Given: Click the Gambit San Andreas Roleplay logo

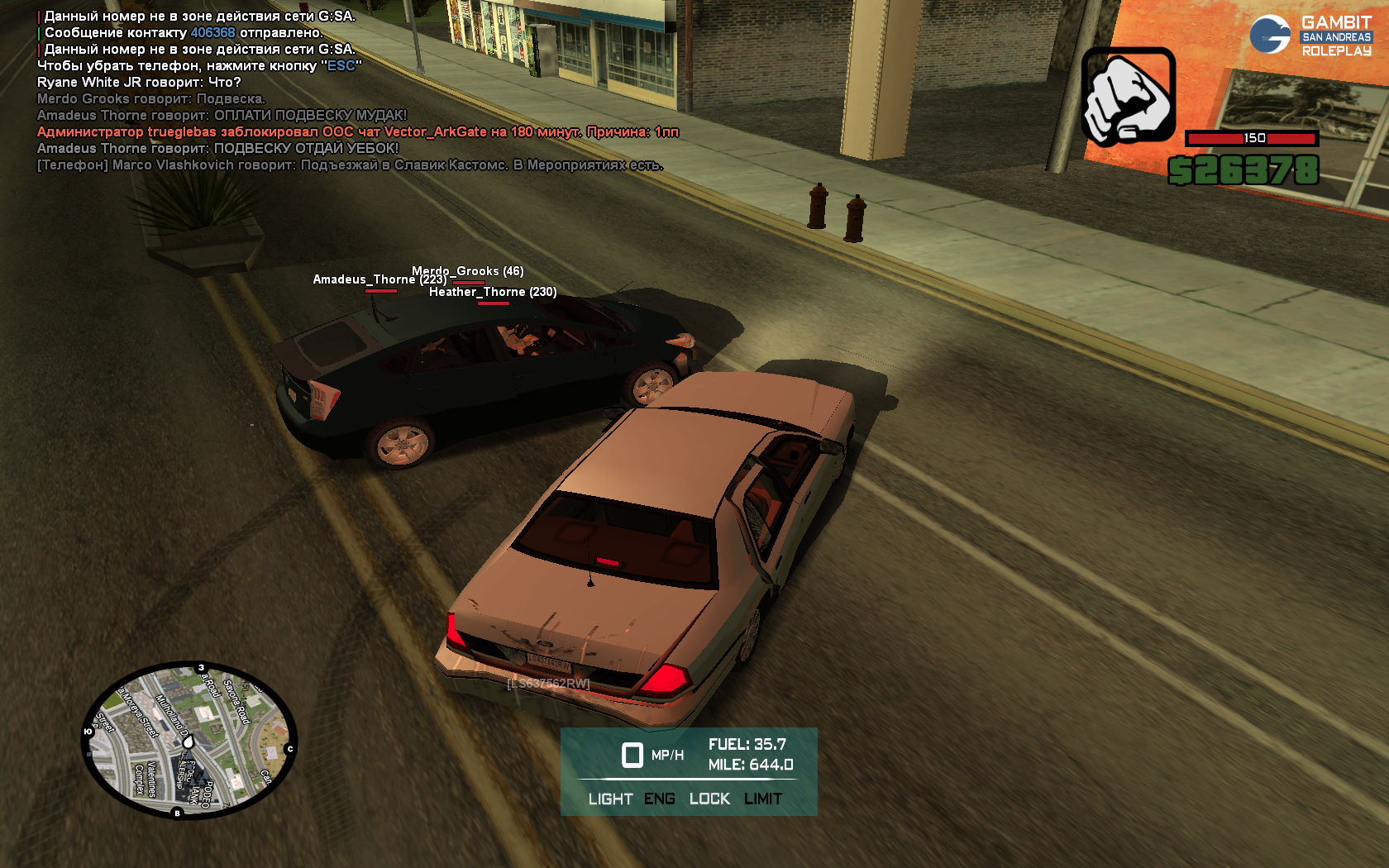Looking at the screenshot, I should click(1310, 36).
